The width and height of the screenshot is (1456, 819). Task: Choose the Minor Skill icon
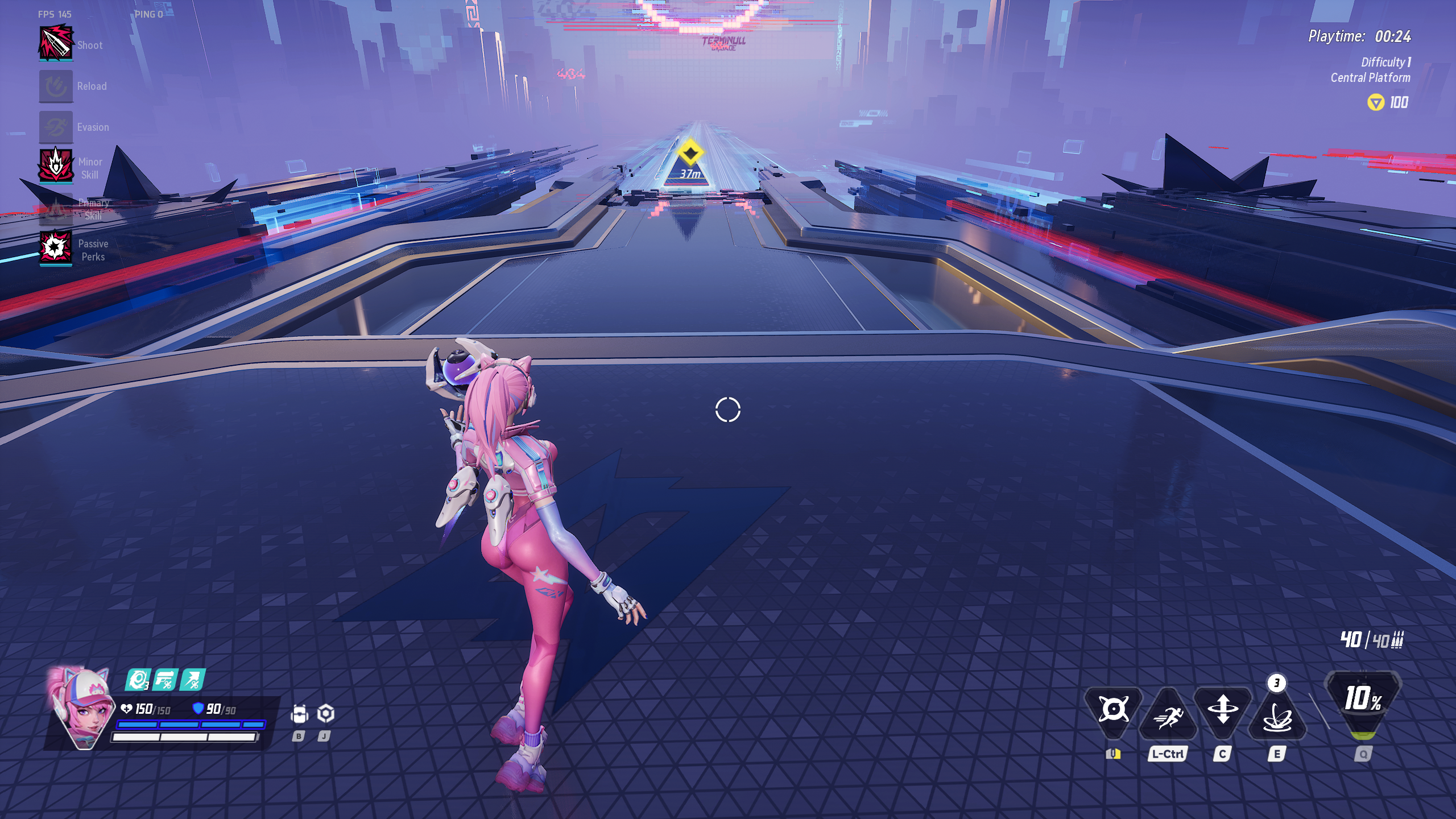point(56,166)
